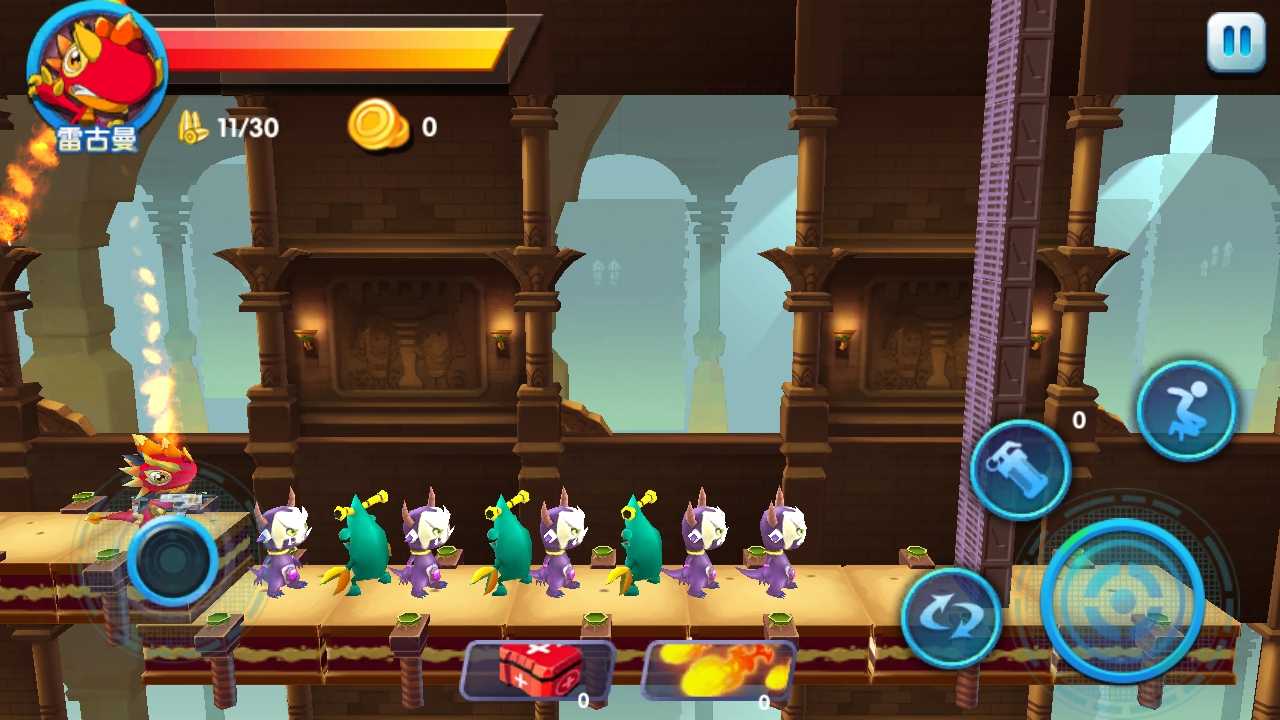Tap the red dinosaur character portrait
The width and height of the screenshot is (1280, 720).
[97, 68]
